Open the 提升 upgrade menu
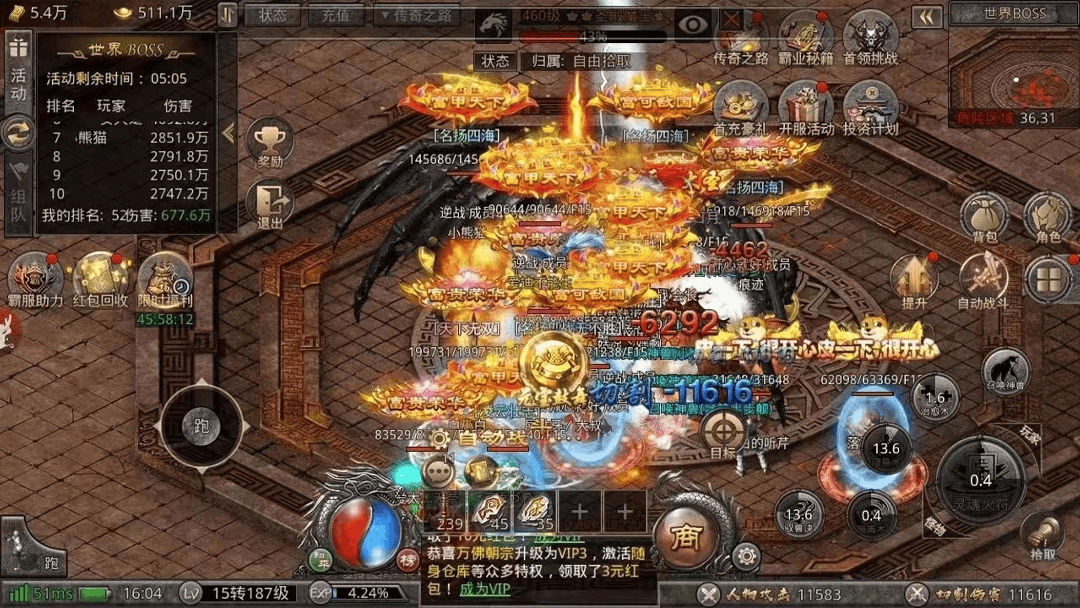This screenshot has height=608, width=1080. [914, 279]
